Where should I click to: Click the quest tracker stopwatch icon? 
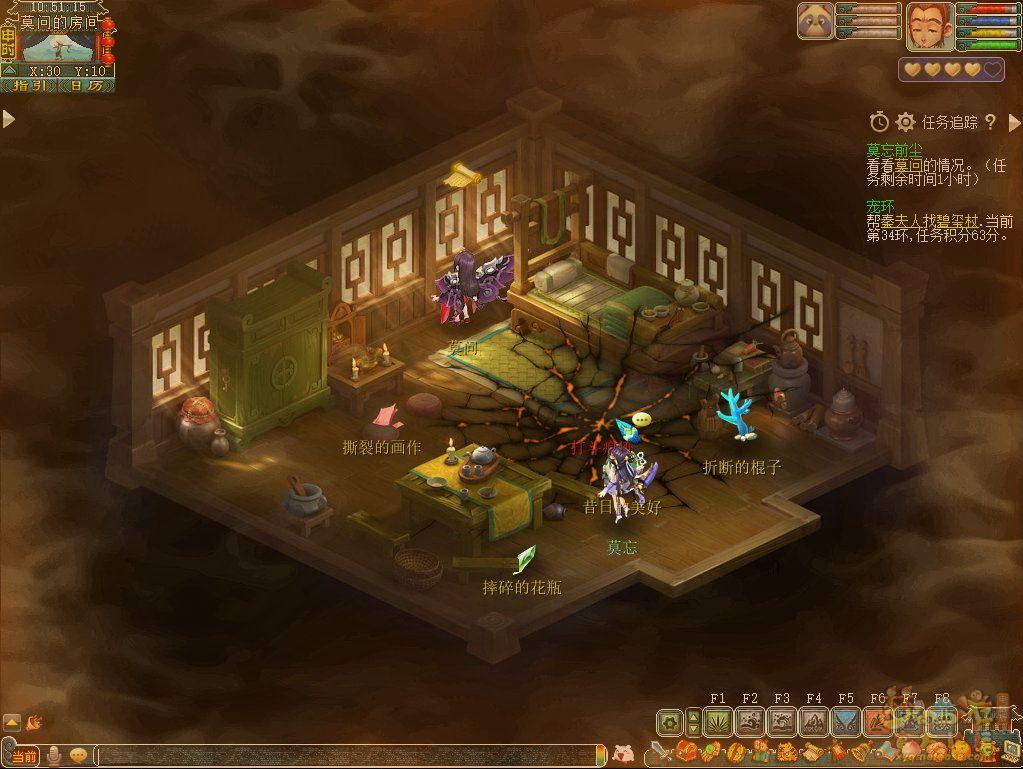tap(879, 122)
